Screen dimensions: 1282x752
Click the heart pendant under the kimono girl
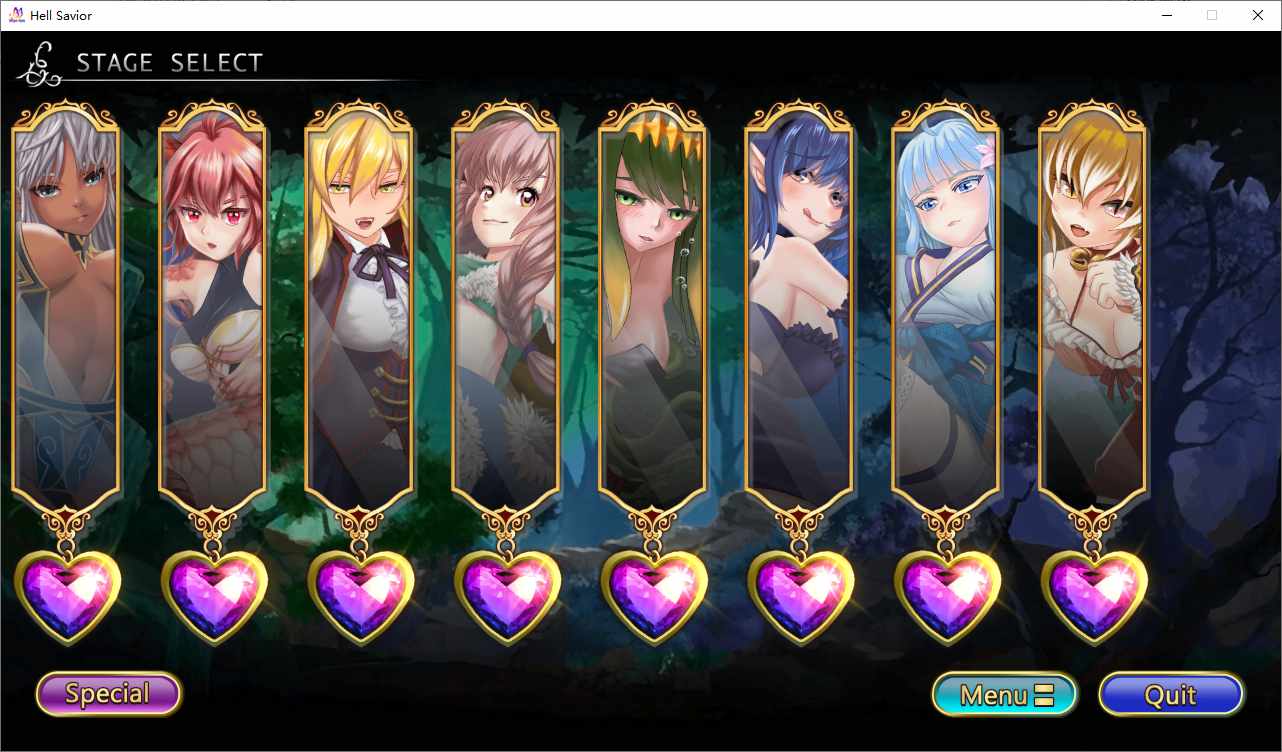click(946, 594)
